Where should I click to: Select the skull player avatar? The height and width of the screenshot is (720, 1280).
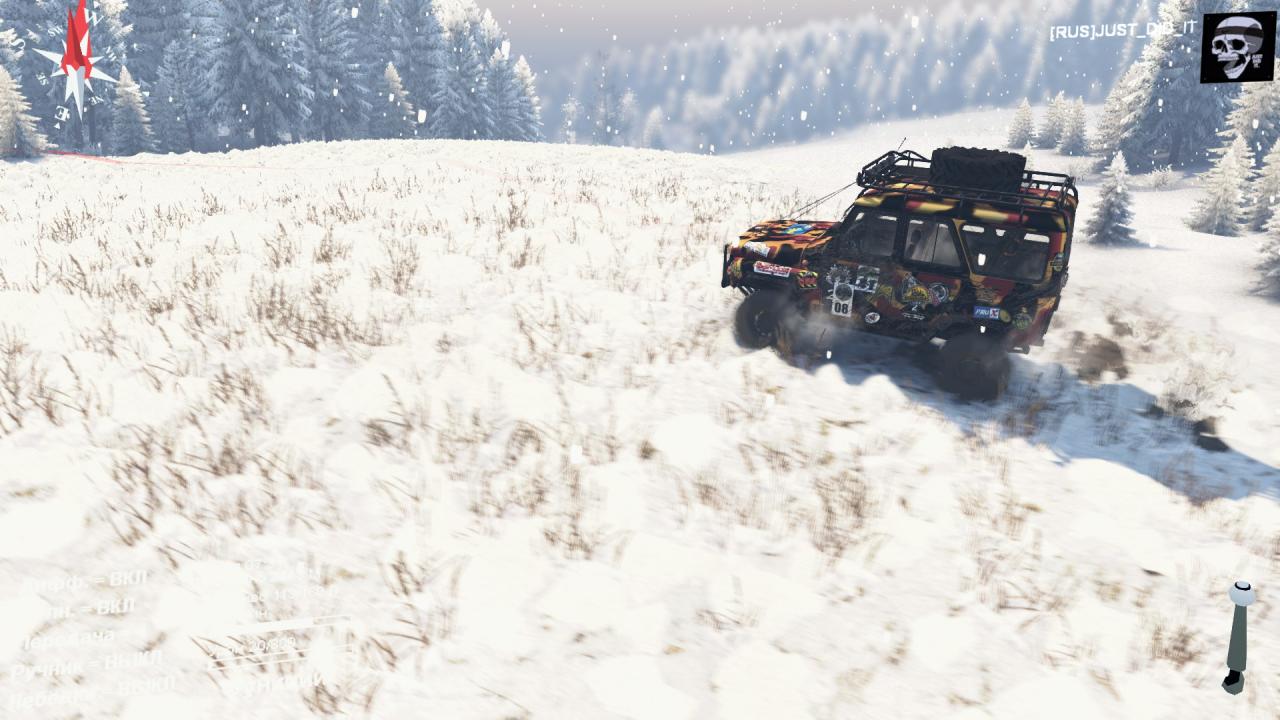click(x=1238, y=47)
